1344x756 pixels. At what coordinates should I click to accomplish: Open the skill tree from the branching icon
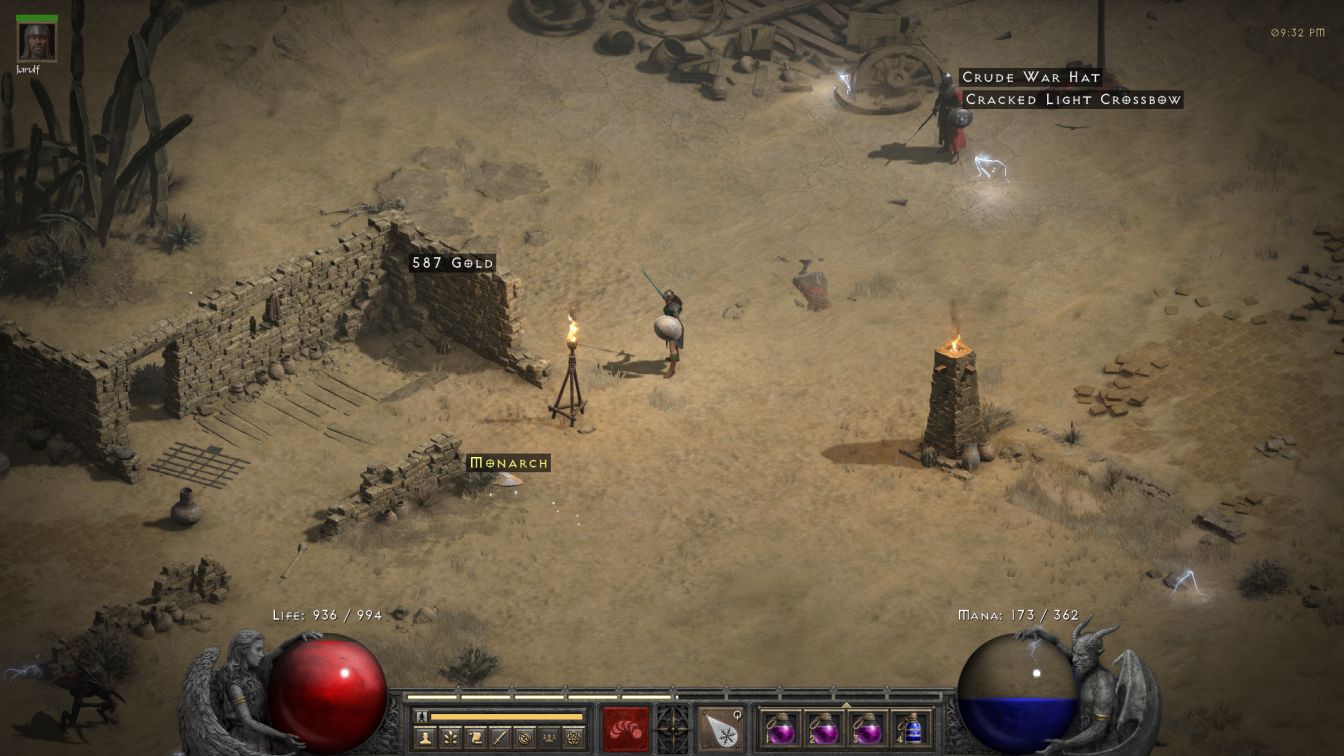pos(451,738)
